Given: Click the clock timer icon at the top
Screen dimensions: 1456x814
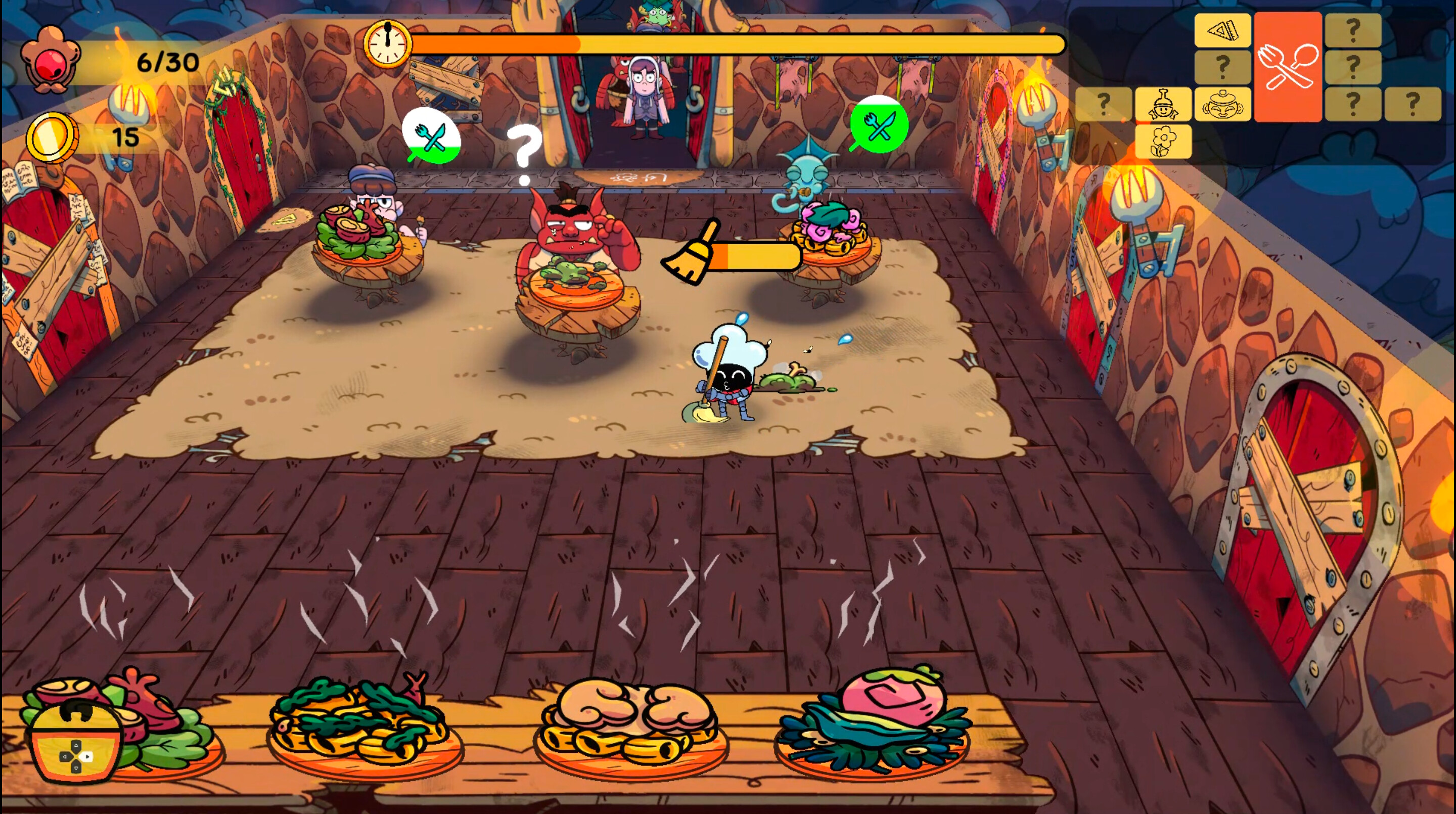Looking at the screenshot, I should pyautogui.click(x=388, y=45).
